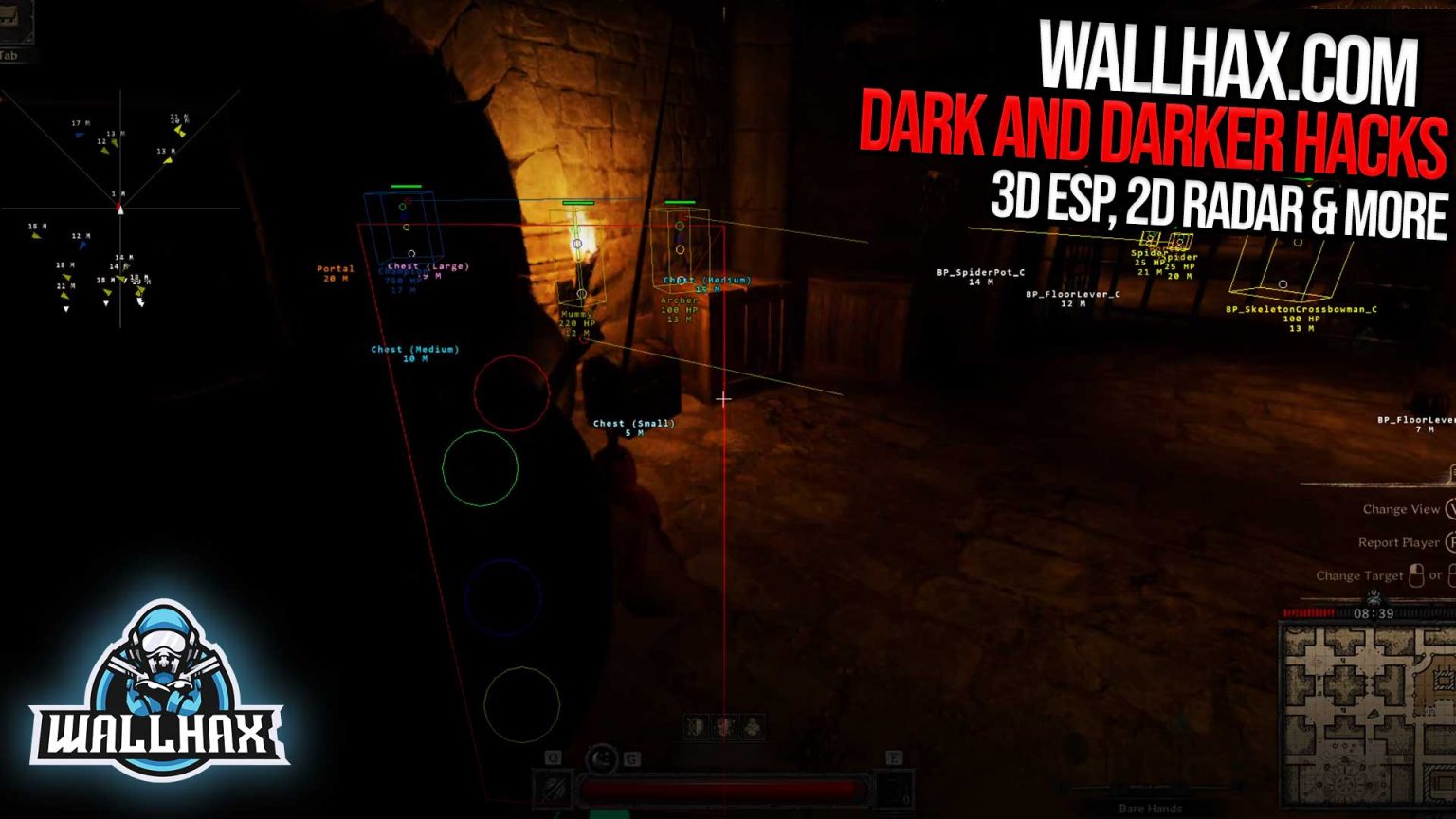Click the spider emblem above the 08:39 timer

click(x=1374, y=597)
